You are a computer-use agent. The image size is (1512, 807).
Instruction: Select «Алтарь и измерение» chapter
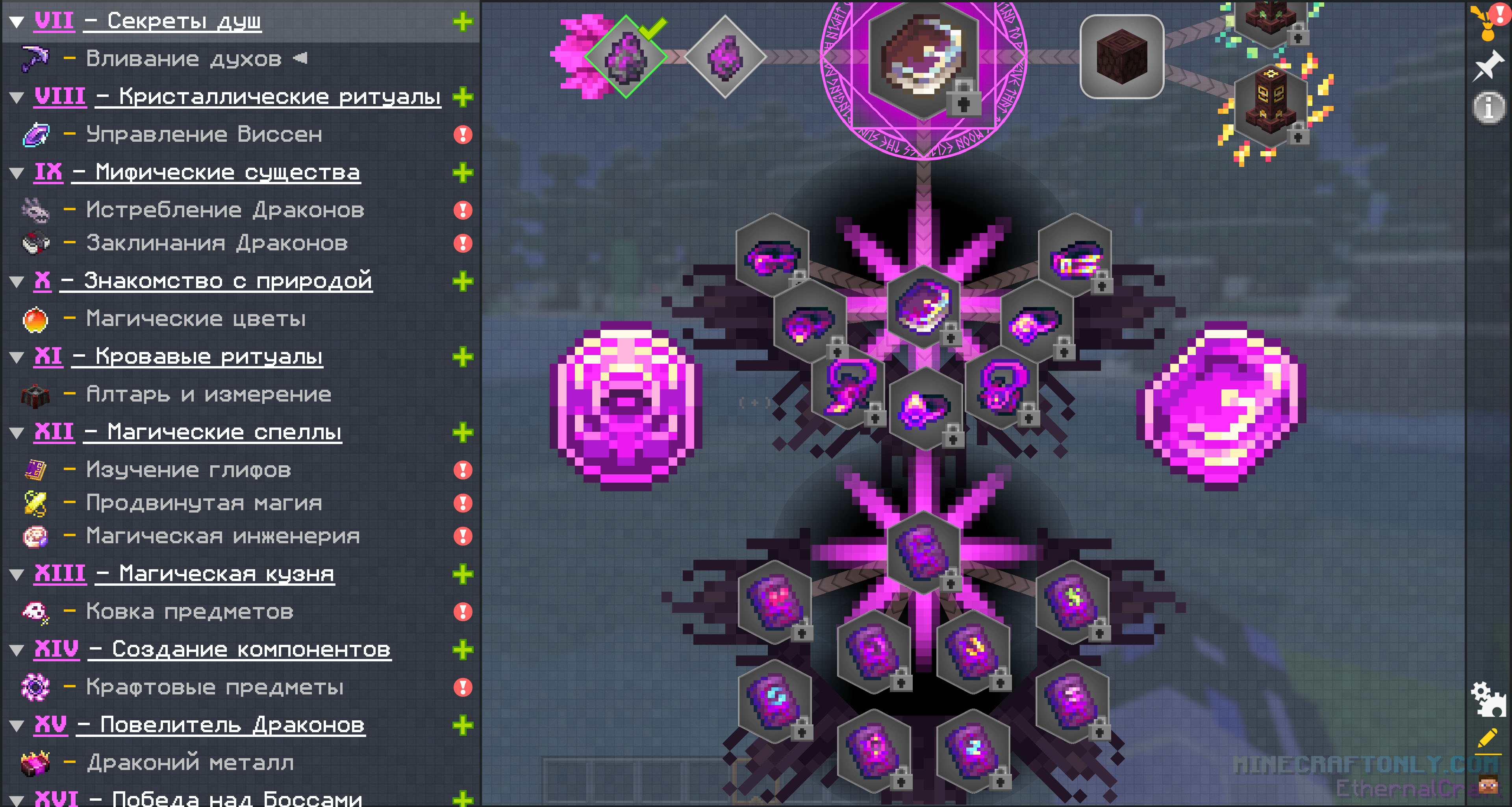[x=208, y=394]
